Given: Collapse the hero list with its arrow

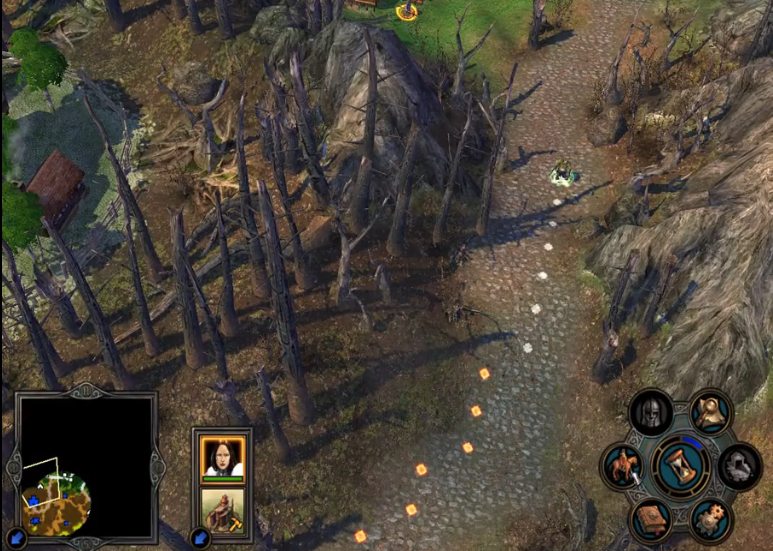Looking at the screenshot, I should pyautogui.click(x=200, y=538).
